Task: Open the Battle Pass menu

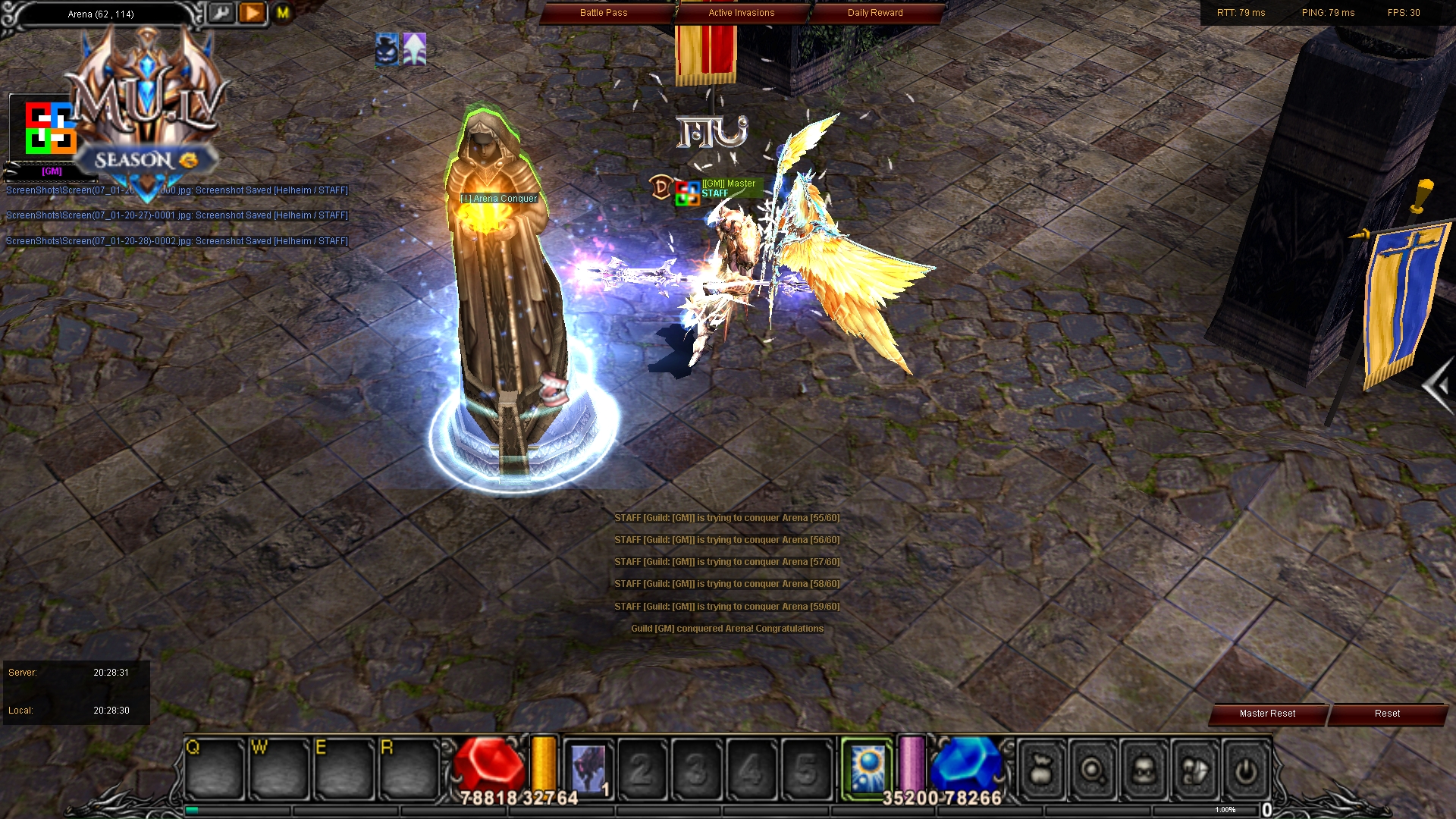Action: (604, 12)
